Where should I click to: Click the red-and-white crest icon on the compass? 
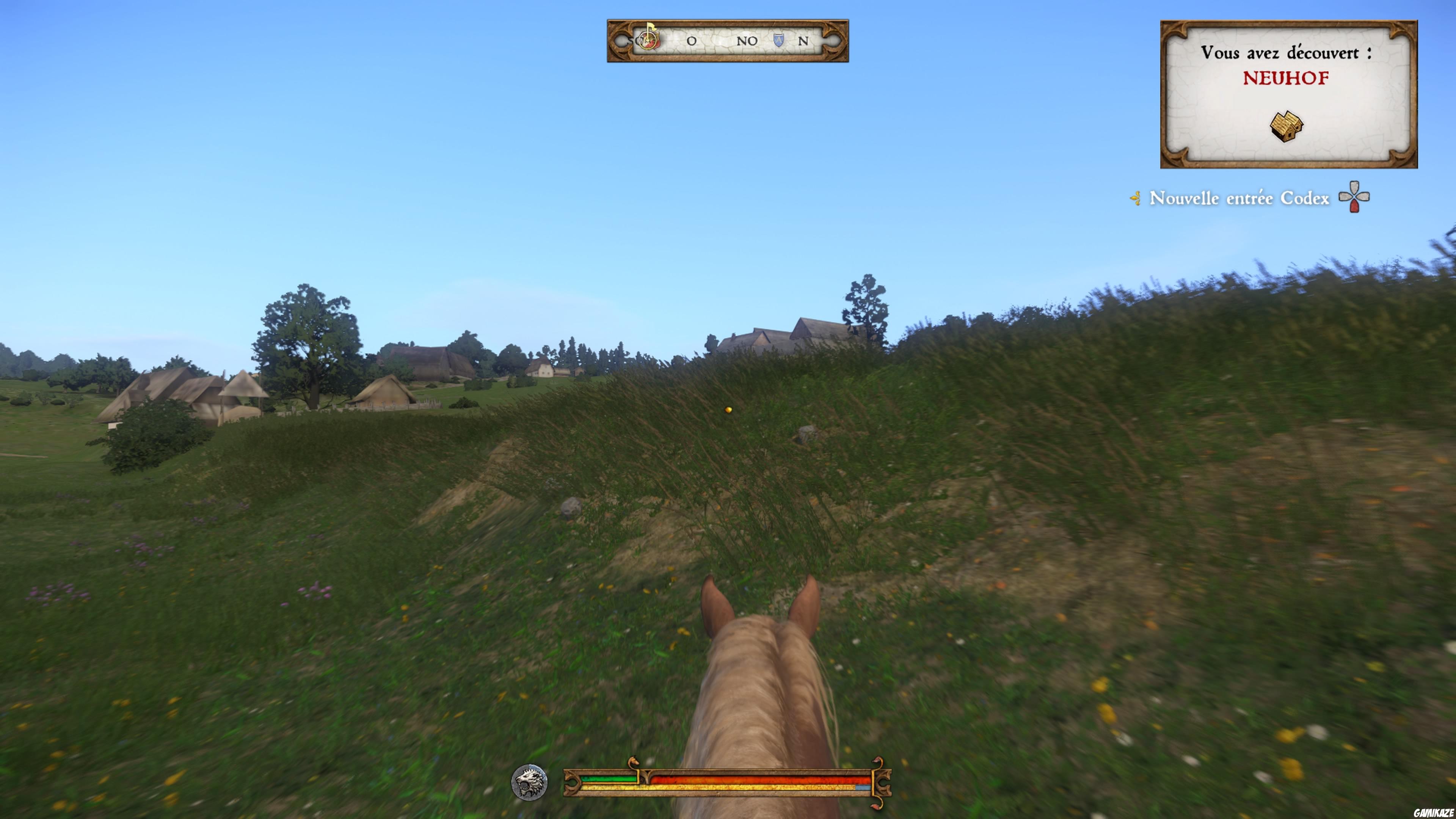[648, 41]
